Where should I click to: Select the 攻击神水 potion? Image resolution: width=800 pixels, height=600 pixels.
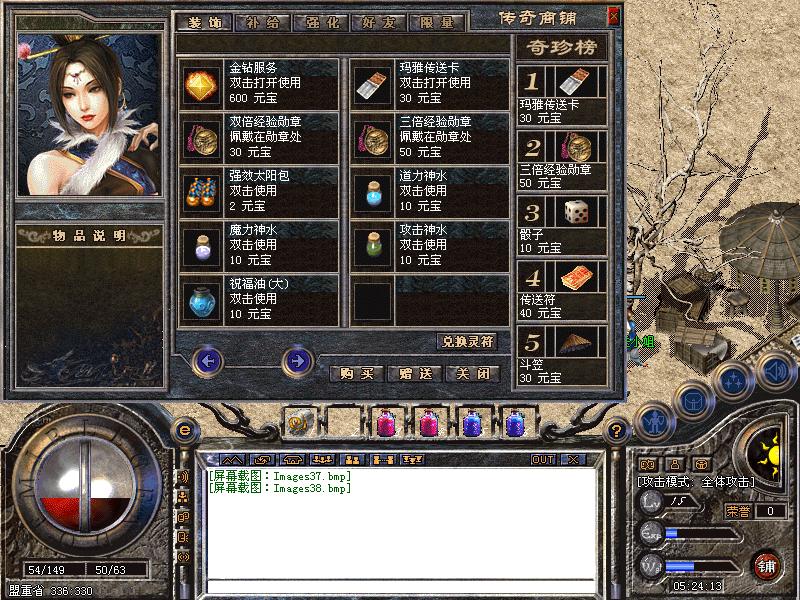(x=372, y=245)
